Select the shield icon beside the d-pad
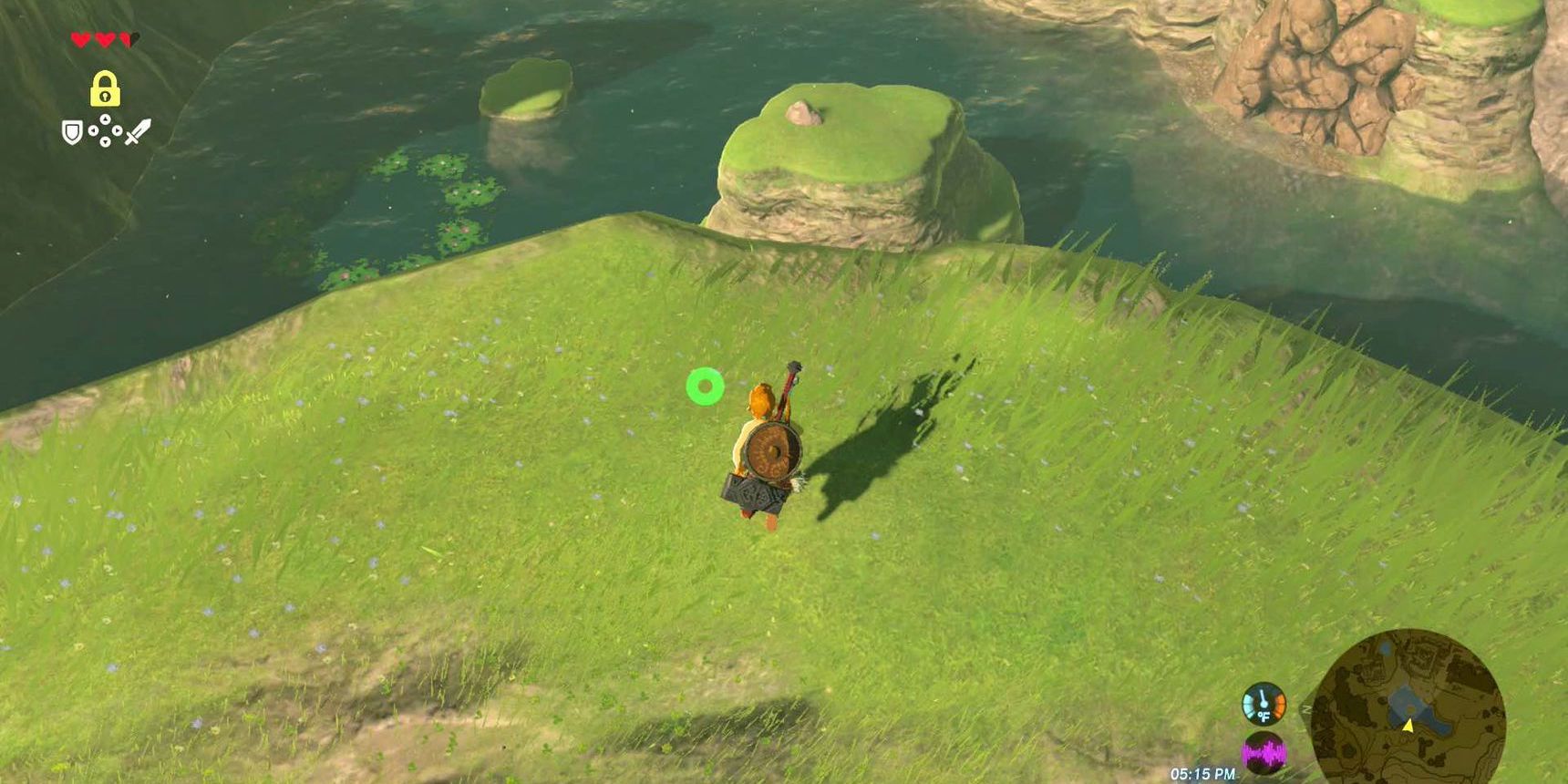The image size is (1568, 784). [71, 132]
